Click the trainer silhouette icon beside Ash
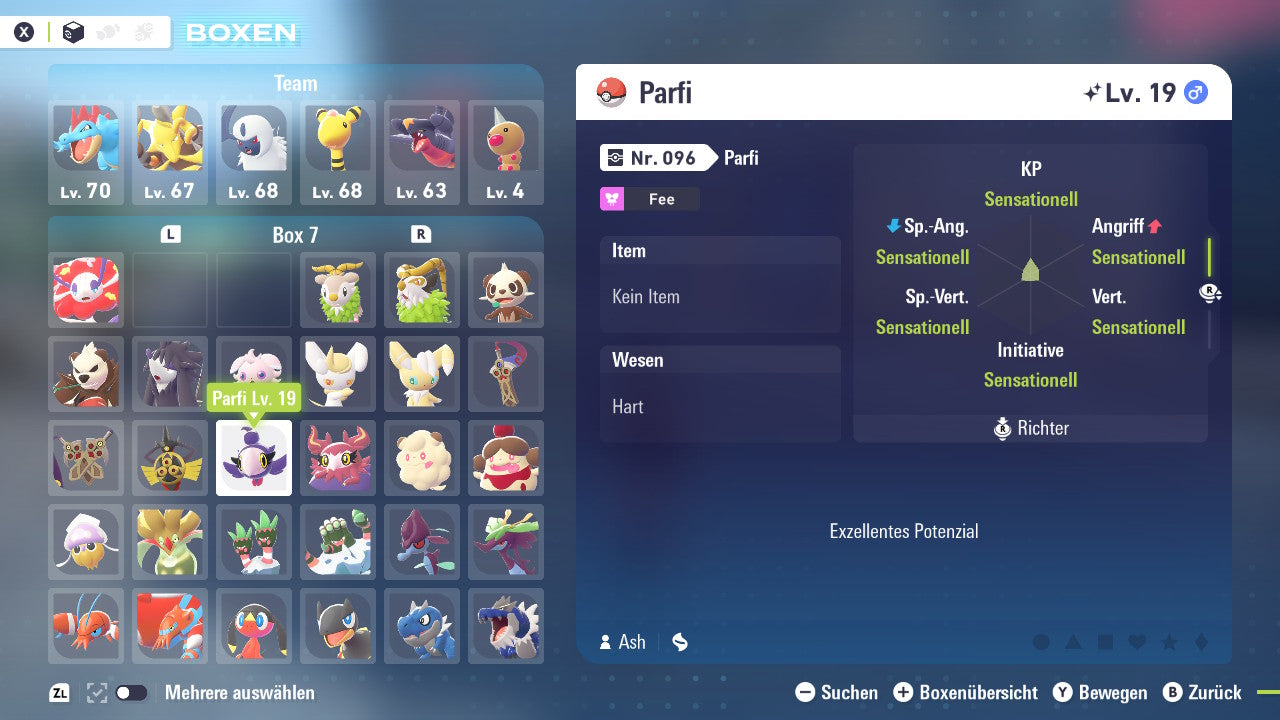 tap(607, 642)
